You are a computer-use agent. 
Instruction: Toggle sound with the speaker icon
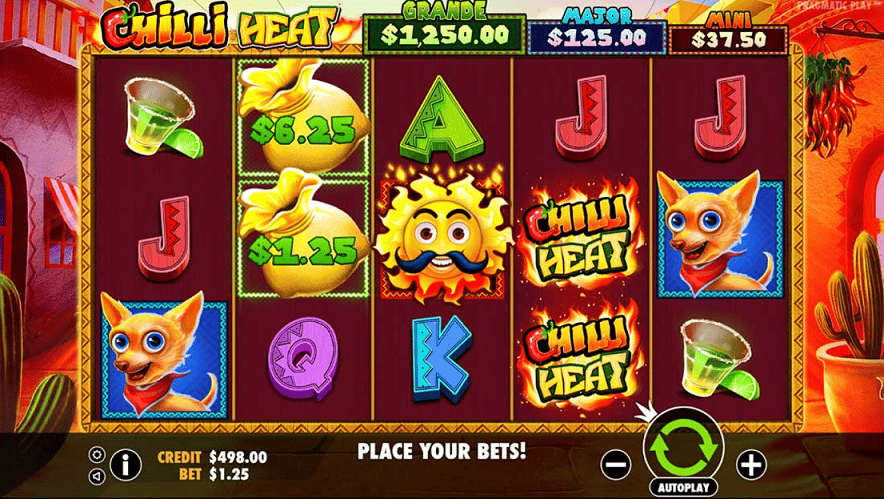(97, 473)
